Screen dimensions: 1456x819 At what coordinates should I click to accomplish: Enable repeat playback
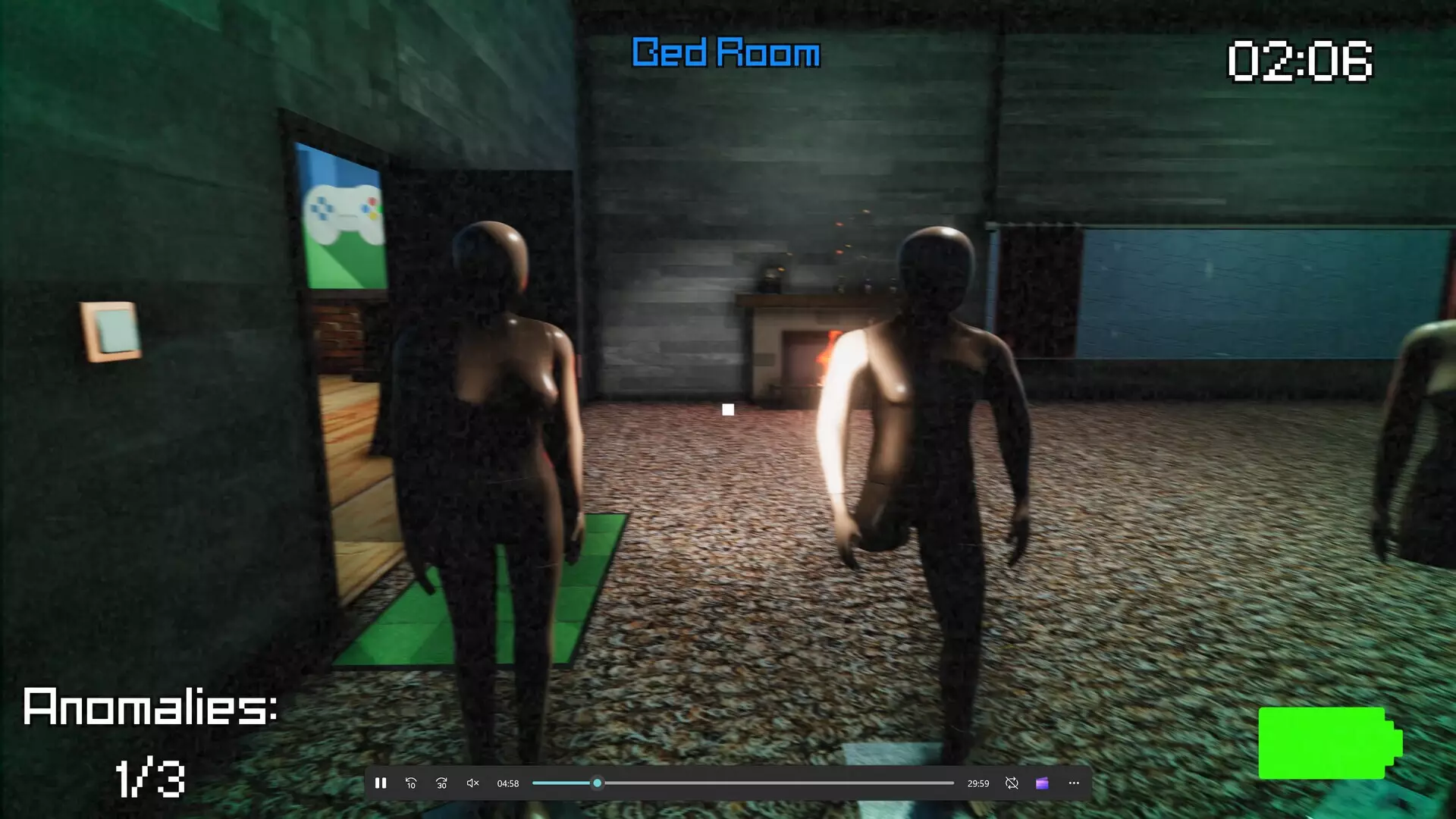(1012, 783)
